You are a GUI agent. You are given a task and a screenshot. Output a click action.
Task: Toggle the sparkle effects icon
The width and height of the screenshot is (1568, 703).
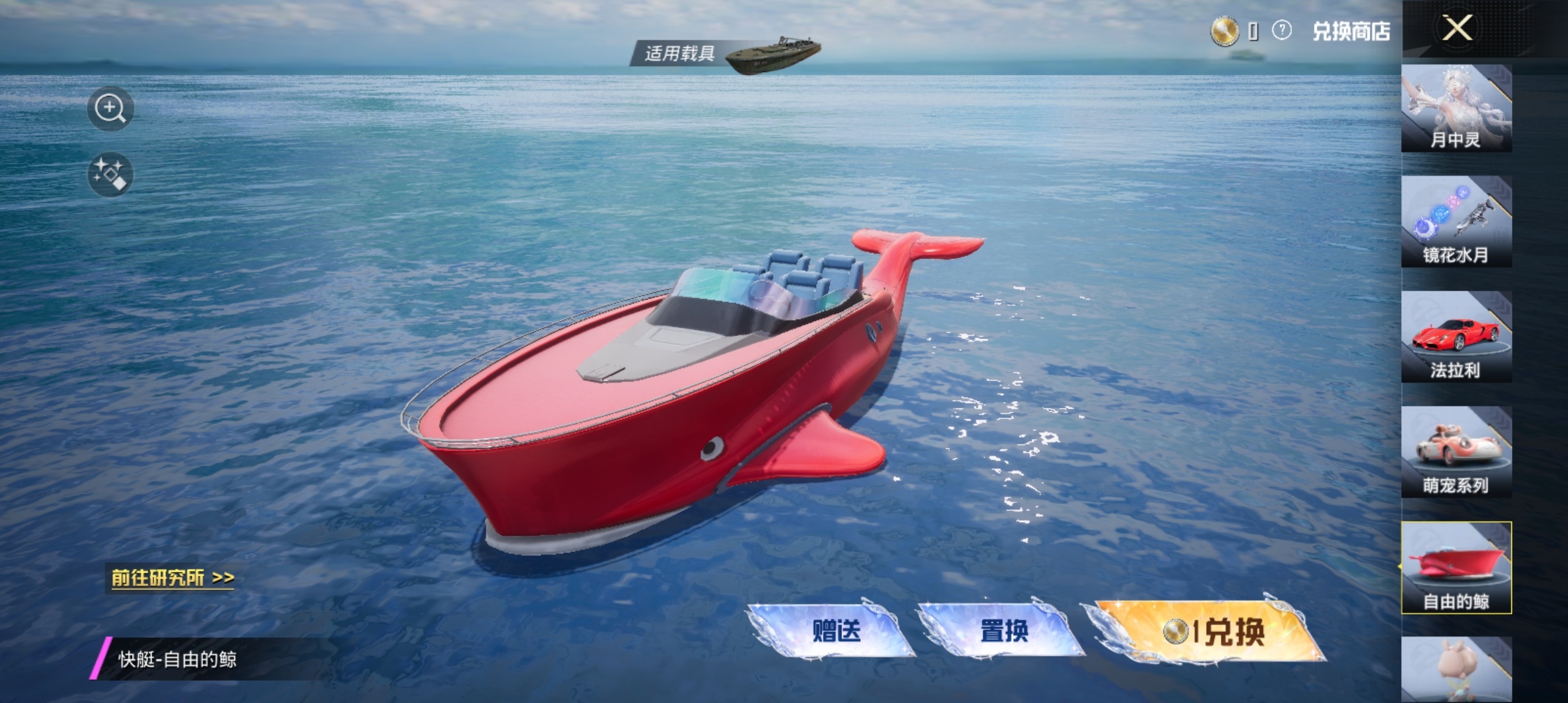coord(110,174)
